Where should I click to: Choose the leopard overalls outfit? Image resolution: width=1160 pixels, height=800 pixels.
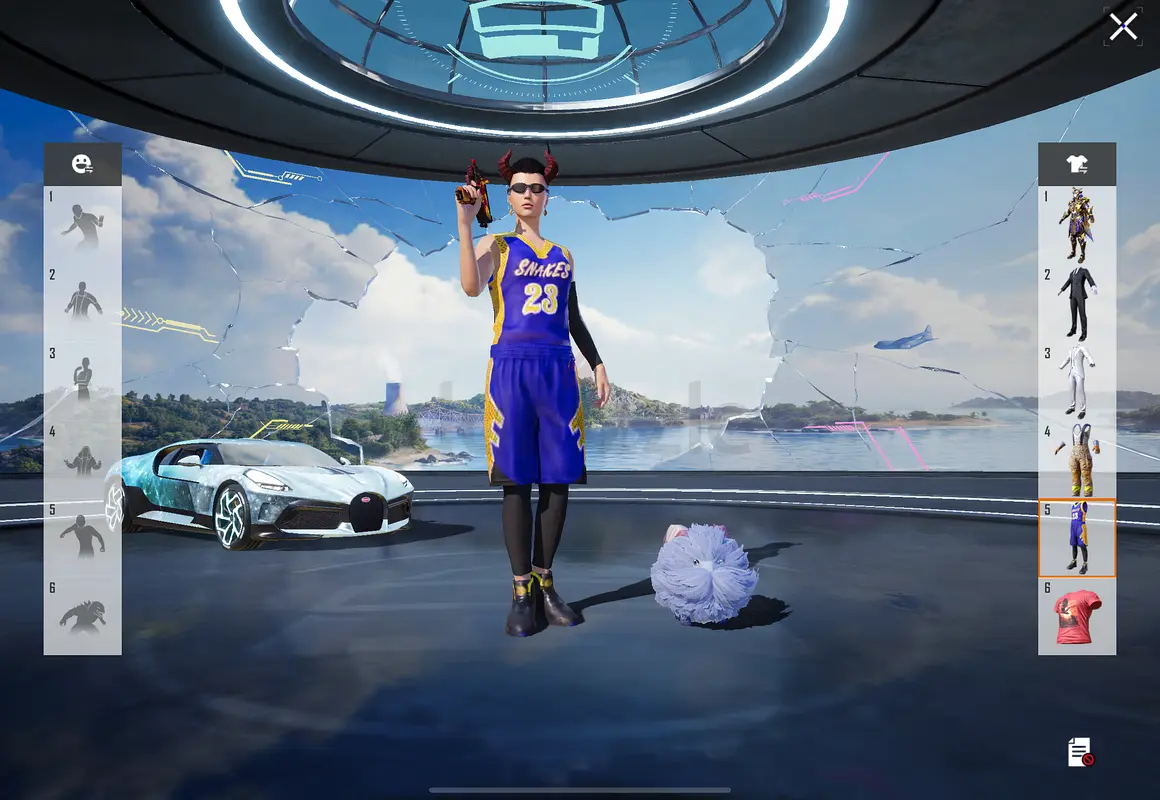tap(1077, 459)
